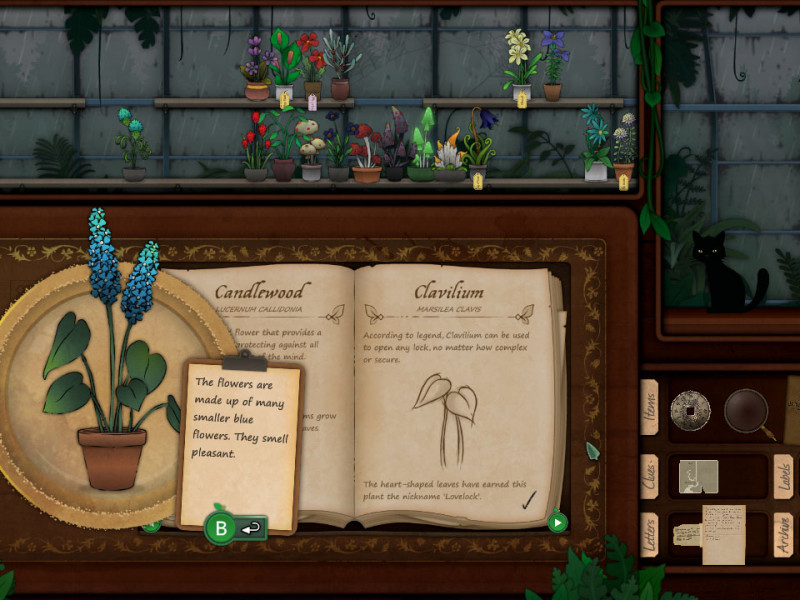Select the square-holed coin item
This screenshot has height=600, width=800.
[x=690, y=410]
